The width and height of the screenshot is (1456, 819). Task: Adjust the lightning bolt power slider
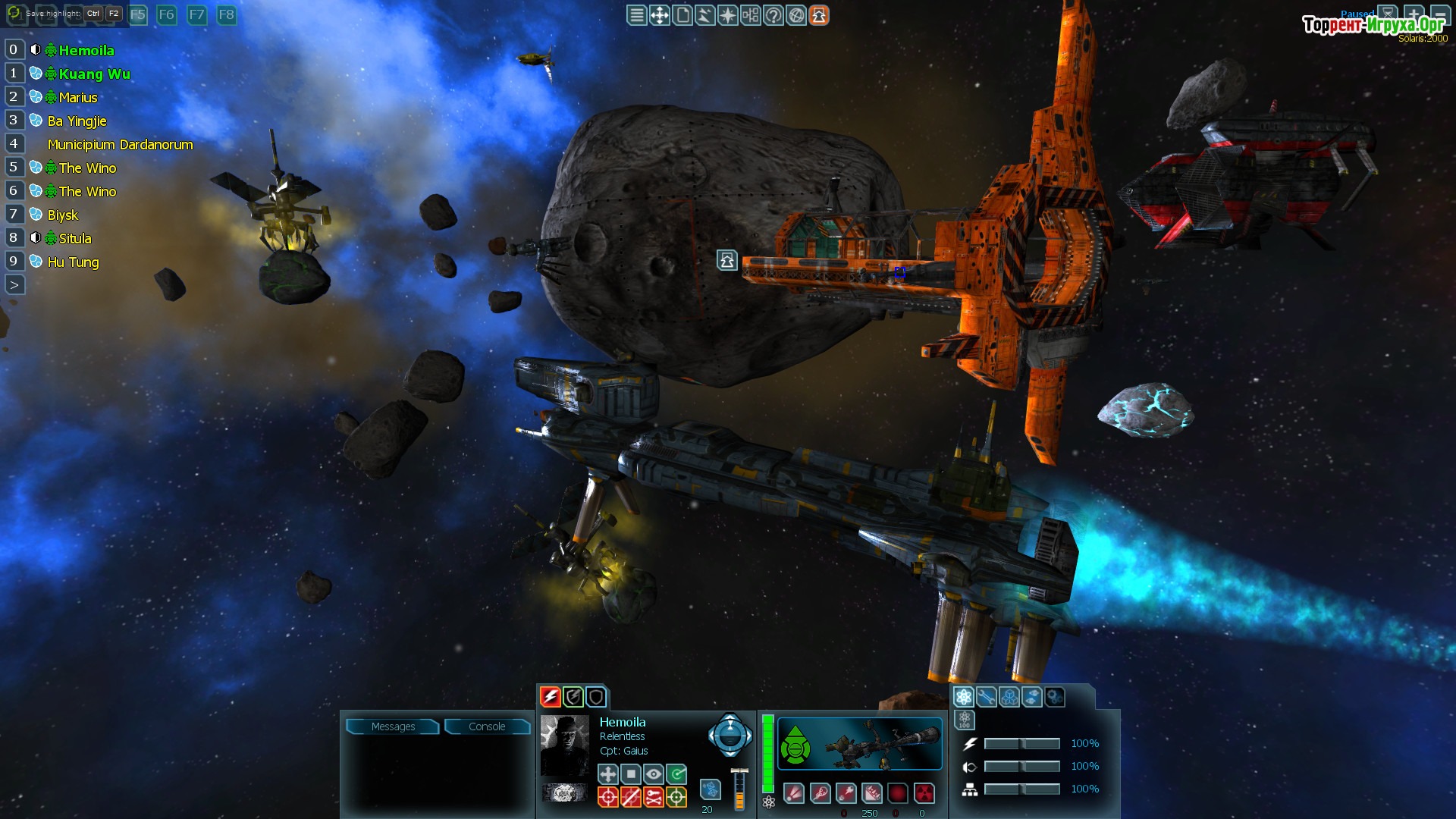pos(1021,744)
